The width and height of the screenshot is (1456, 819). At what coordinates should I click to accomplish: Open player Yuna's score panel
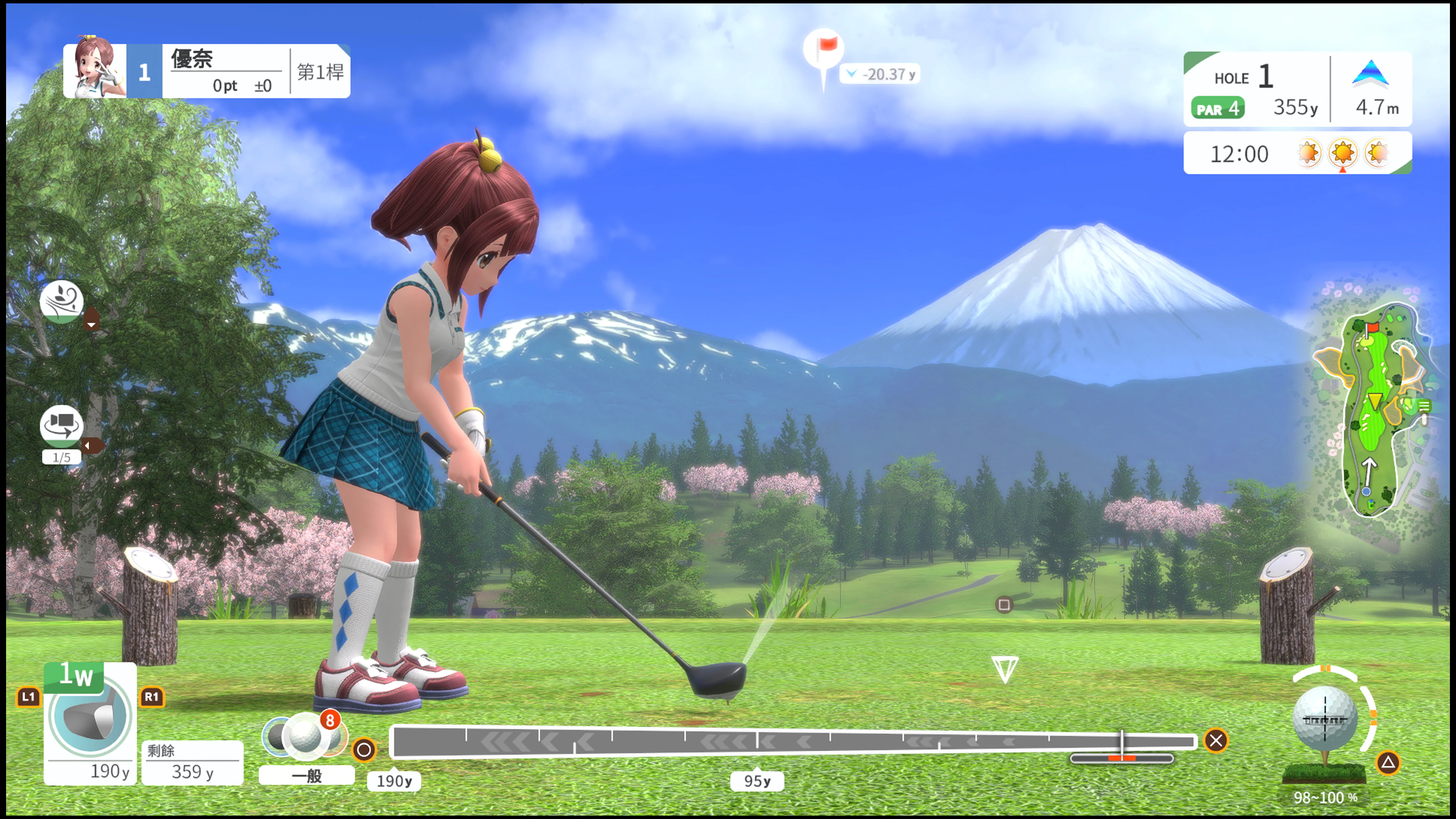[206, 71]
